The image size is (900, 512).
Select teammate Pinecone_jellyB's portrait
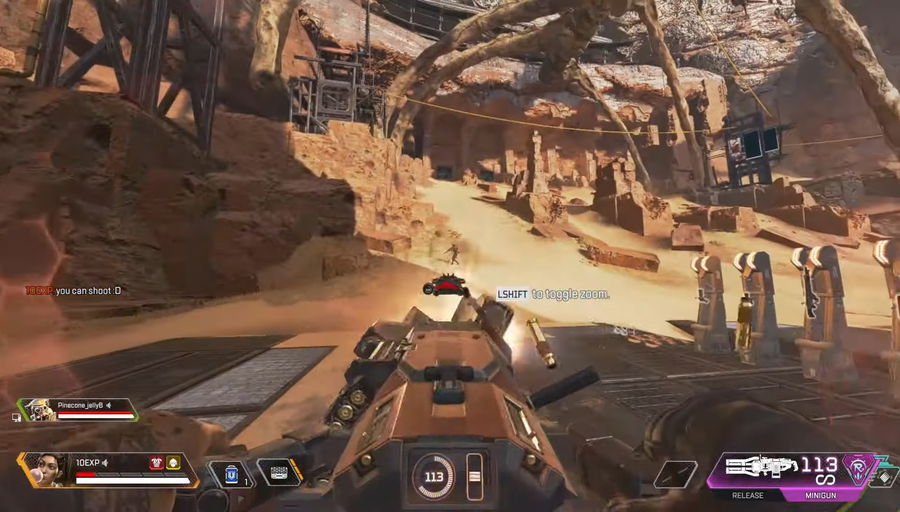click(38, 409)
